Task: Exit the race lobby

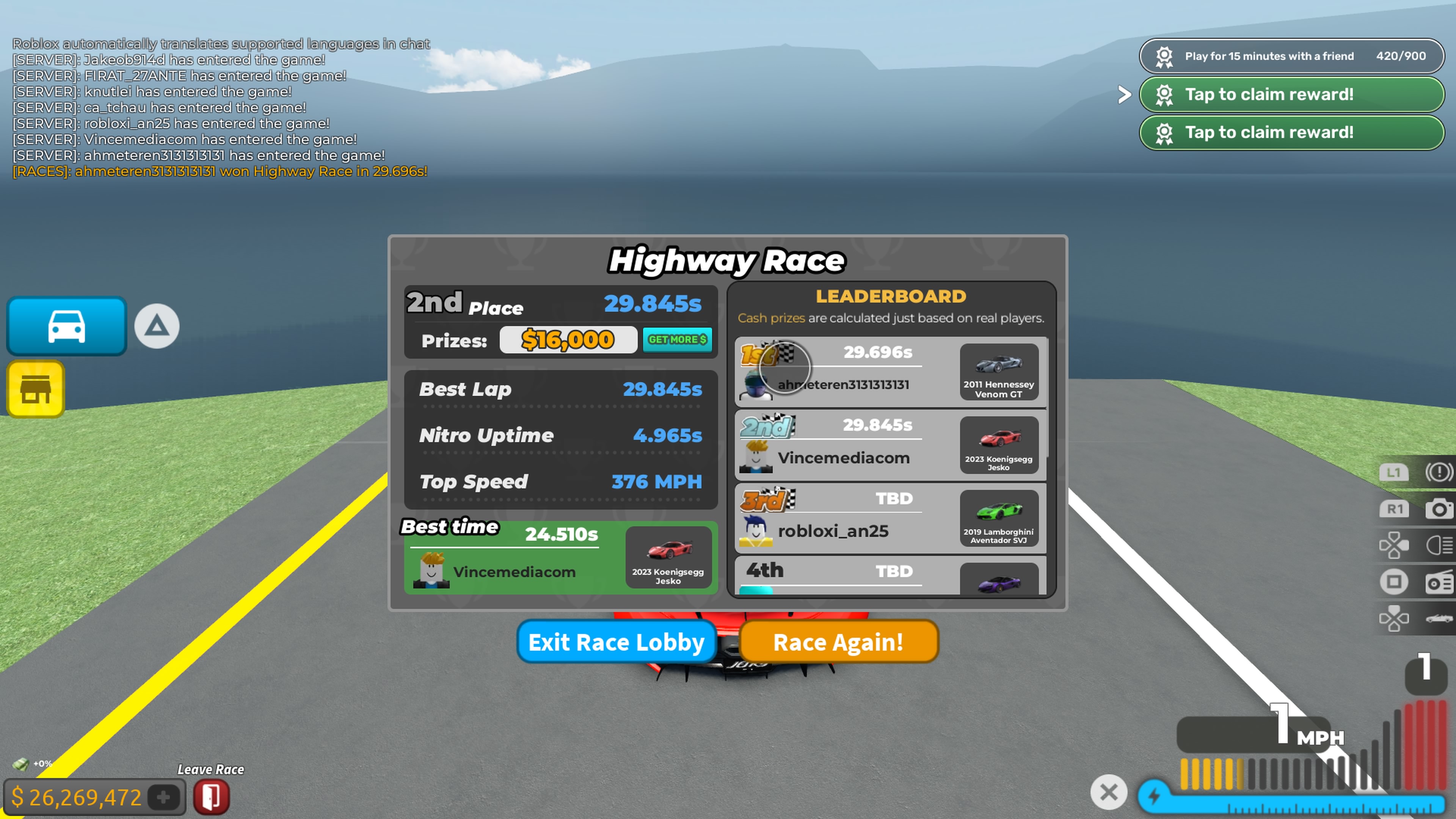Action: 616,642
